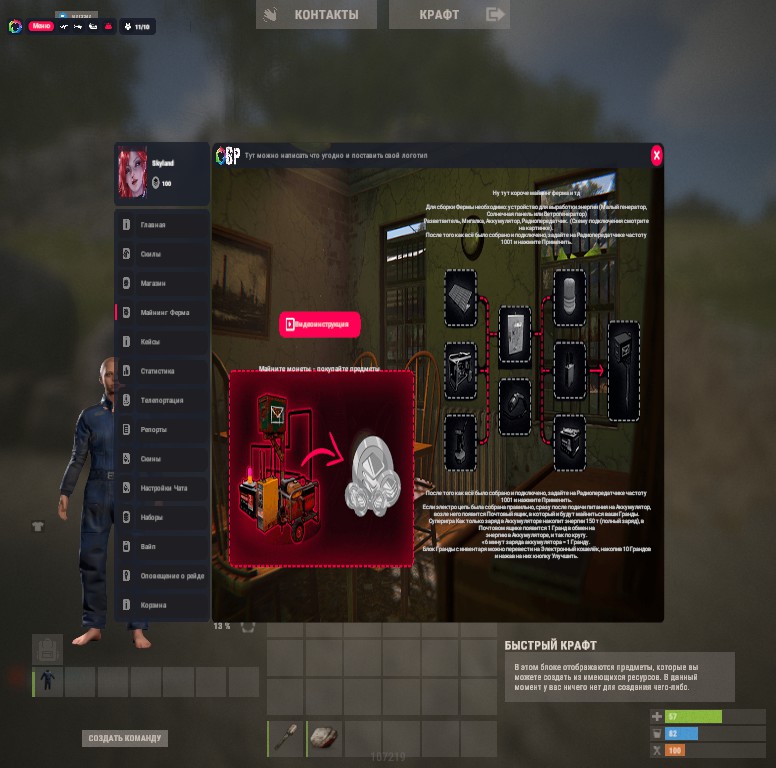This screenshot has width=776, height=768.
Task: Show the Статистика page
Action: [x=162, y=371]
